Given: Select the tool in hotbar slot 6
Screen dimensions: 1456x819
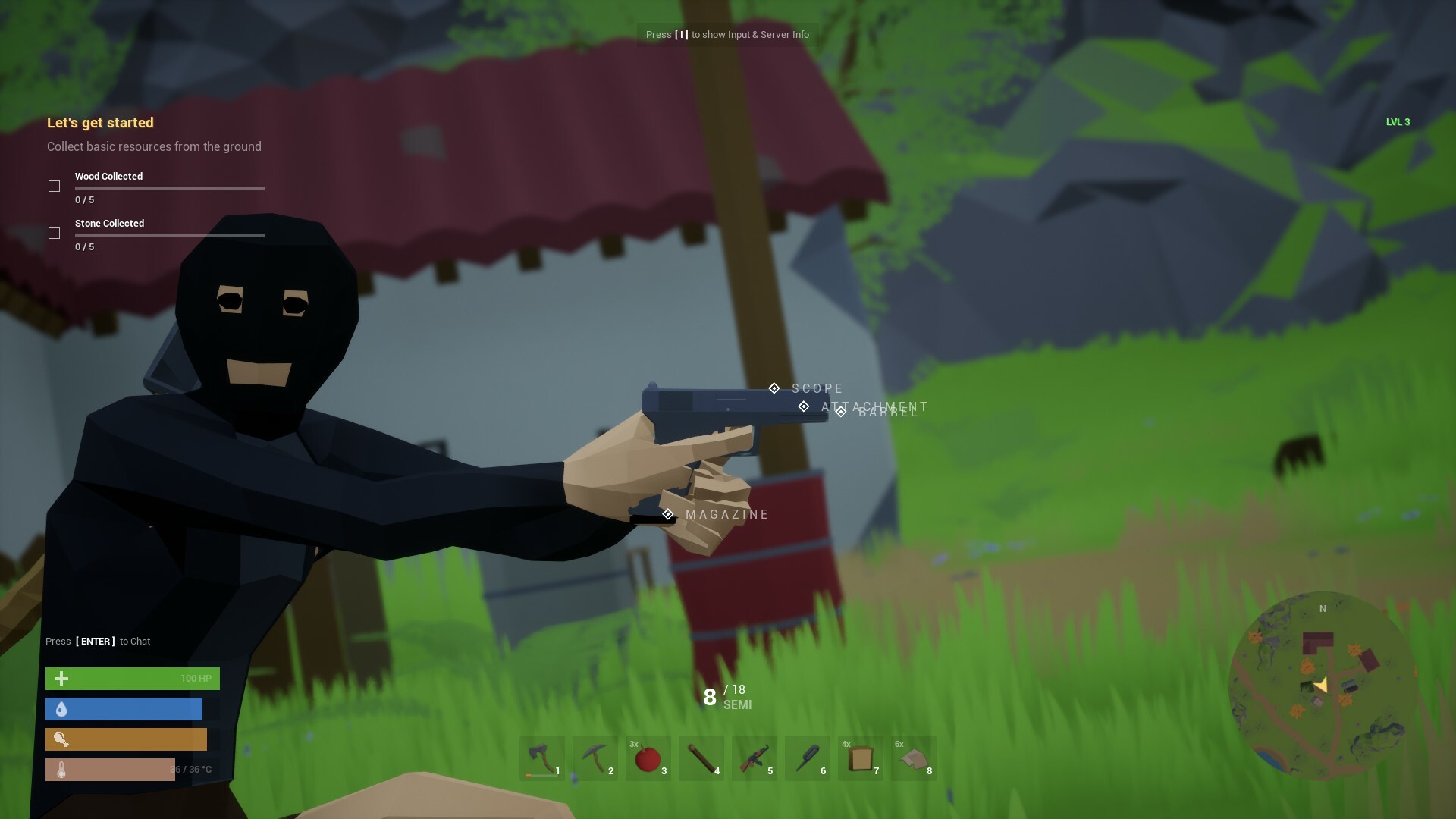Looking at the screenshot, I should click(808, 758).
